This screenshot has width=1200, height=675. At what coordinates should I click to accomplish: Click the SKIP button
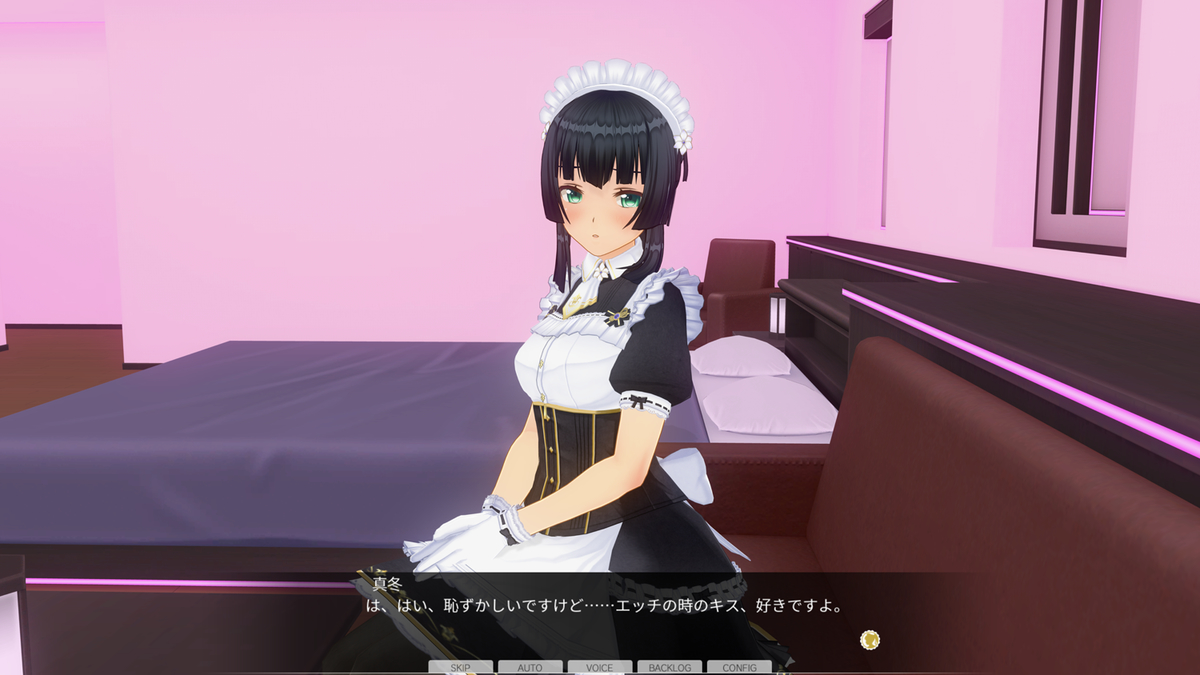pyautogui.click(x=460, y=667)
